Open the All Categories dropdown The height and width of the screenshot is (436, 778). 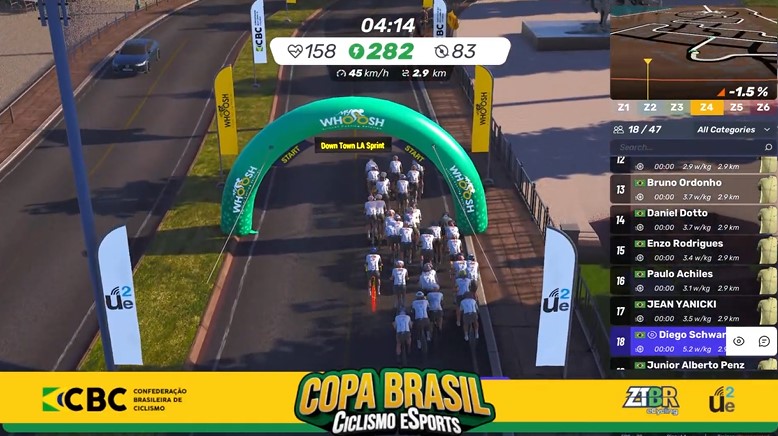point(733,129)
